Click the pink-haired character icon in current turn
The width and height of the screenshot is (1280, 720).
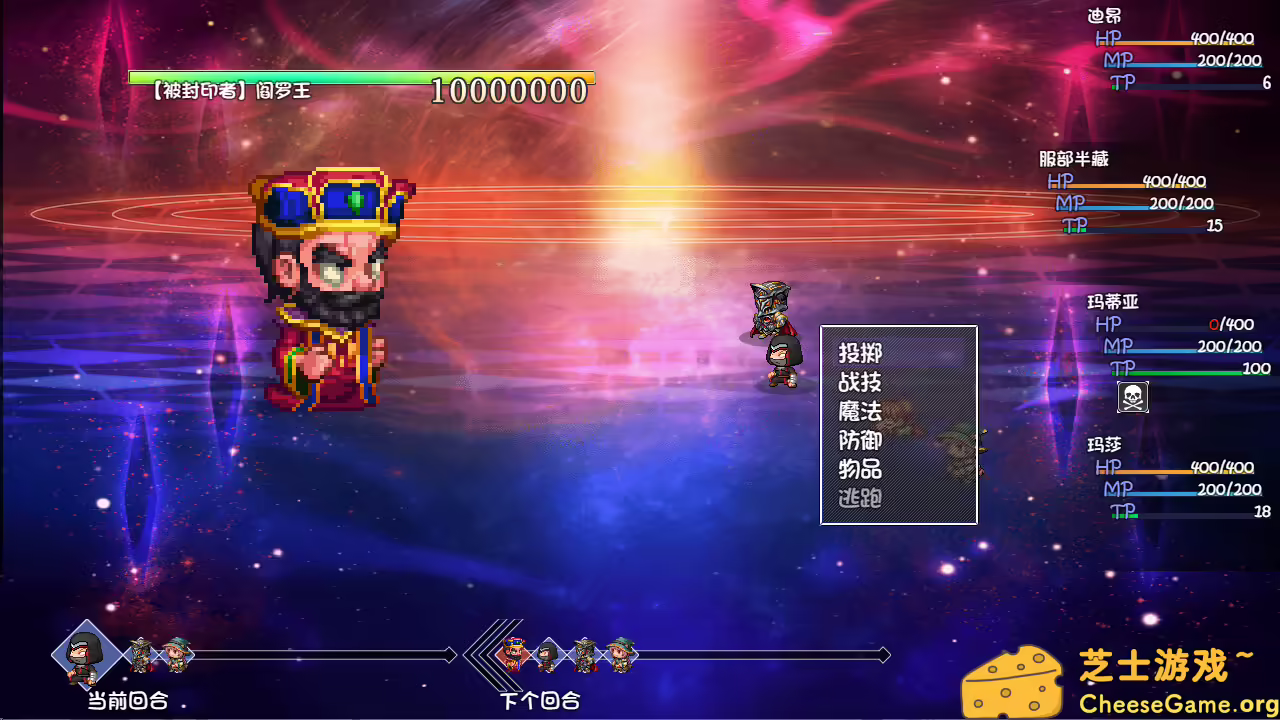tap(176, 655)
